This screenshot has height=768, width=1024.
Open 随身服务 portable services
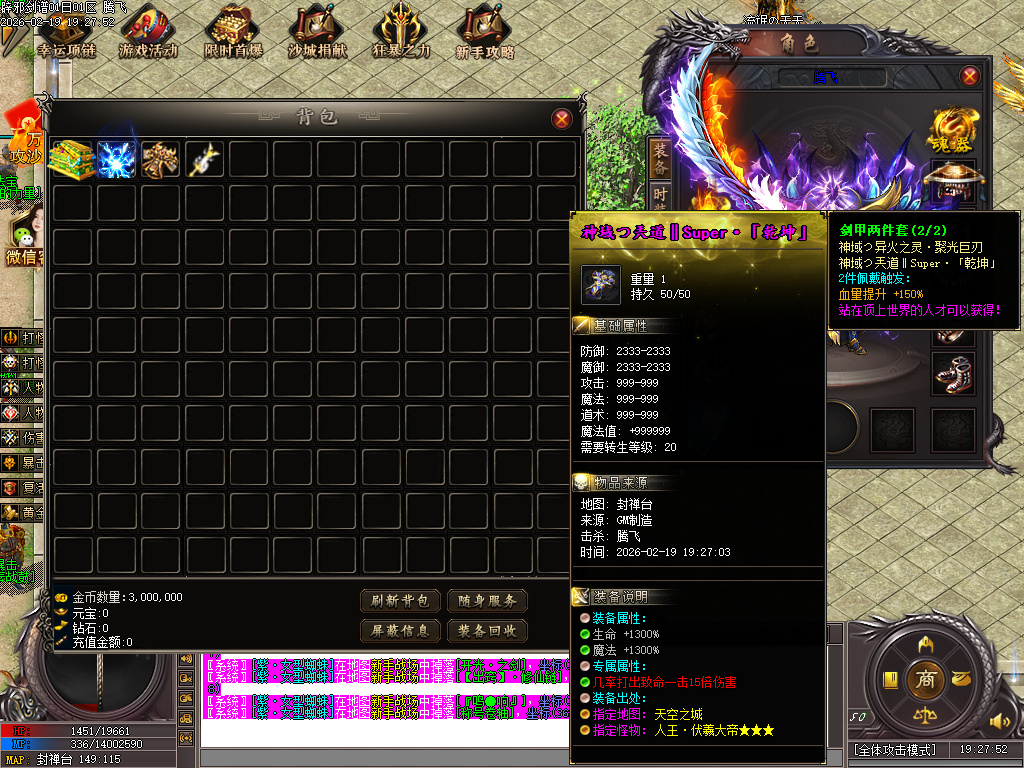point(487,601)
